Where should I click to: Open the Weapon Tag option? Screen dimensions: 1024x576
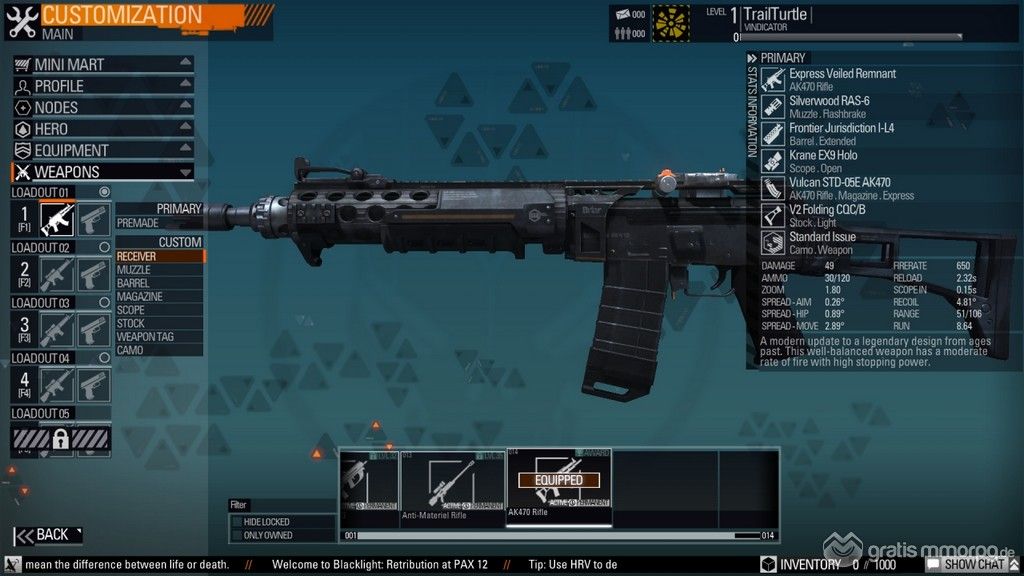158,337
